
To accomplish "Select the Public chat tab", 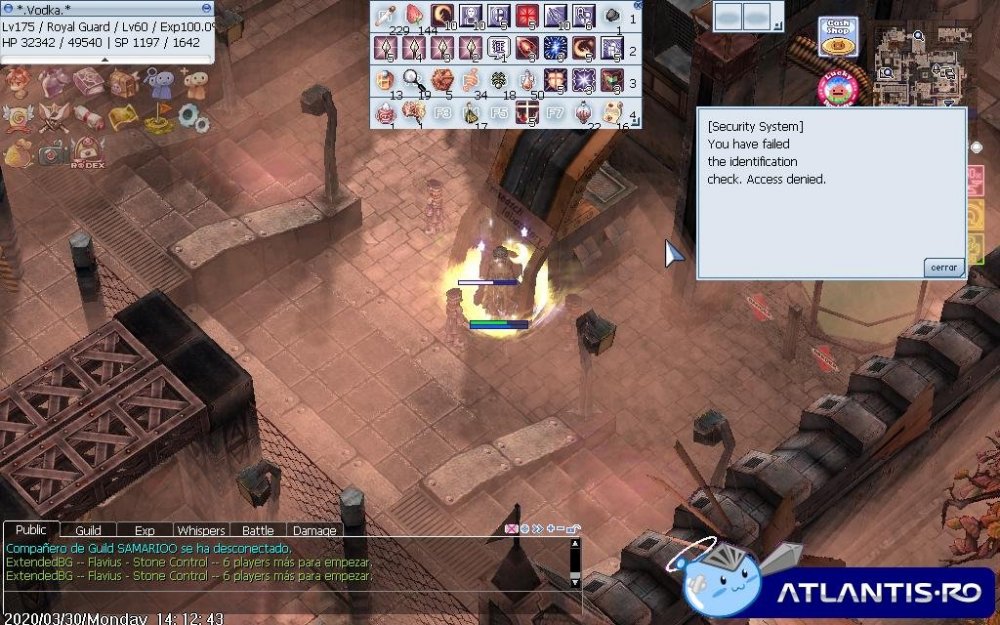I will [x=31, y=530].
